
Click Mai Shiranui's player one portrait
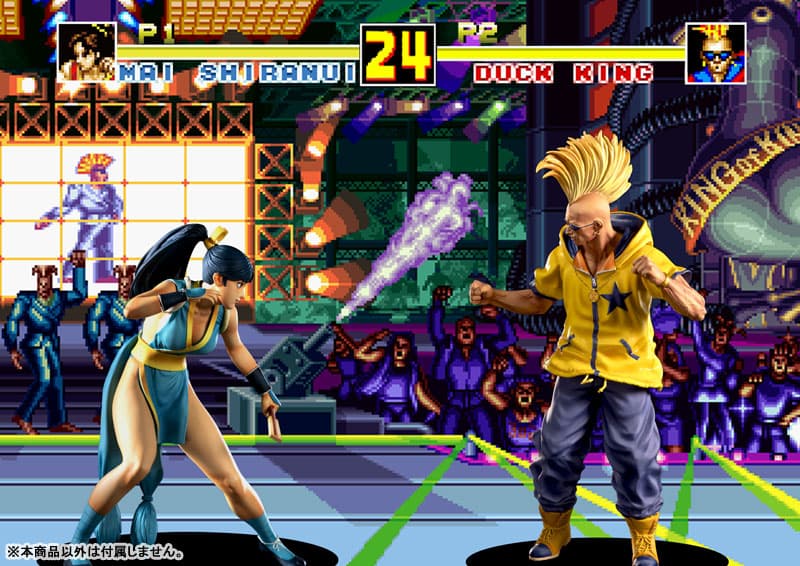point(86,53)
